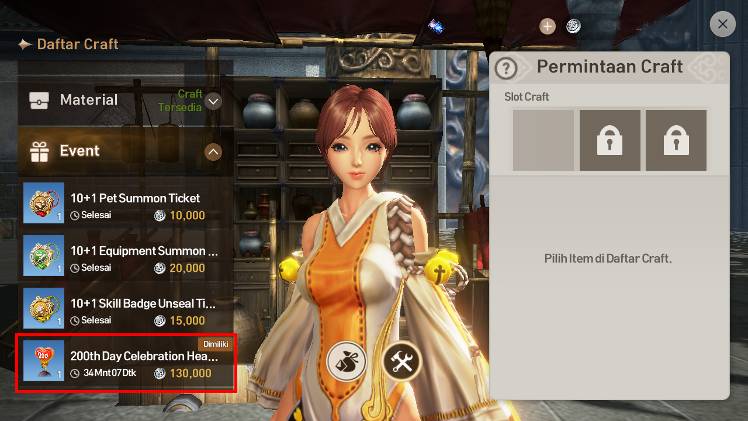Image resolution: width=748 pixels, height=421 pixels.
Task: Select 10+1 Pet Summon Ticket recipe
Action: click(128, 205)
